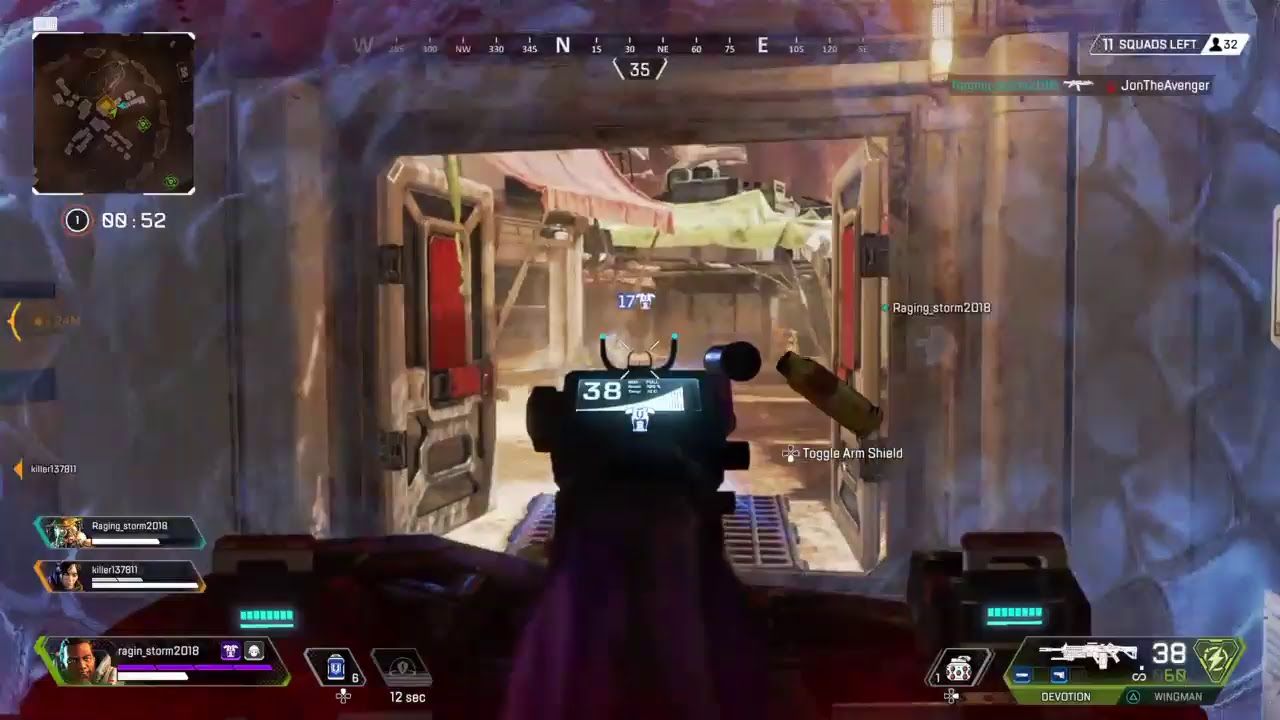Click JonTheAvenger in the killfeed
Image resolution: width=1280 pixels, height=720 pixels.
pyautogui.click(x=1166, y=86)
